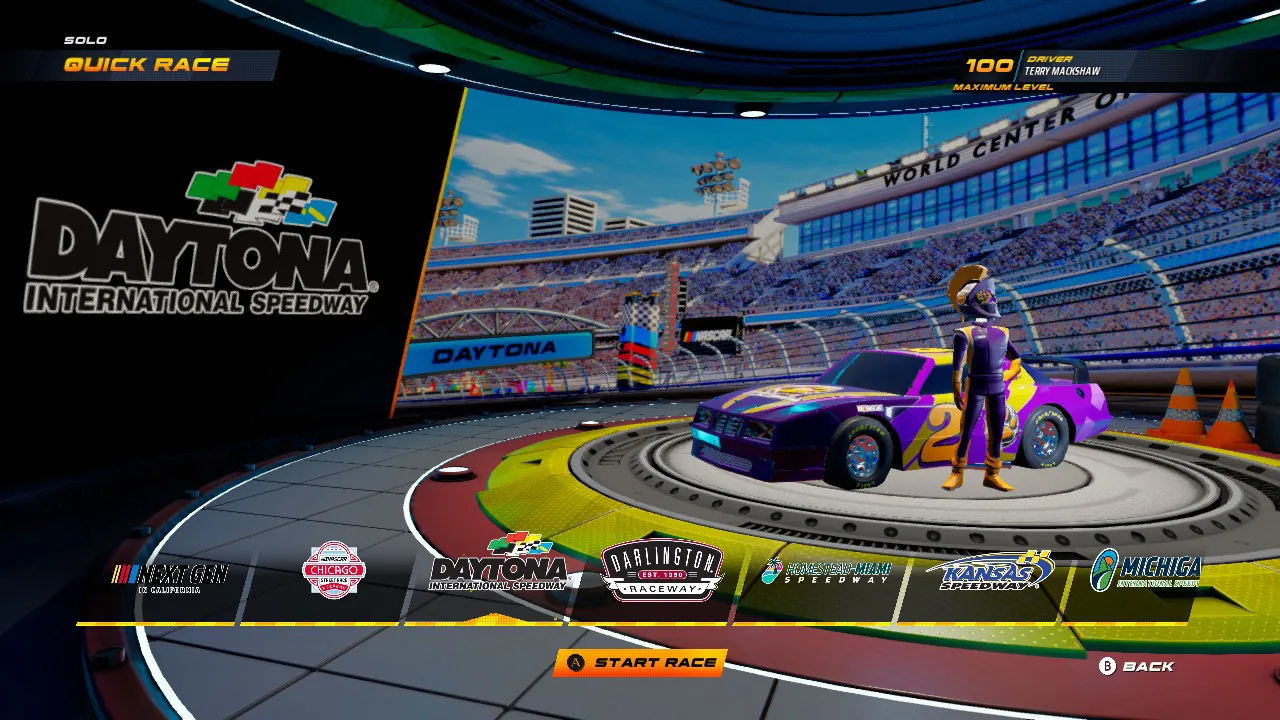1280x720 pixels.
Task: Click the A button prompt icon
Action: tap(575, 664)
